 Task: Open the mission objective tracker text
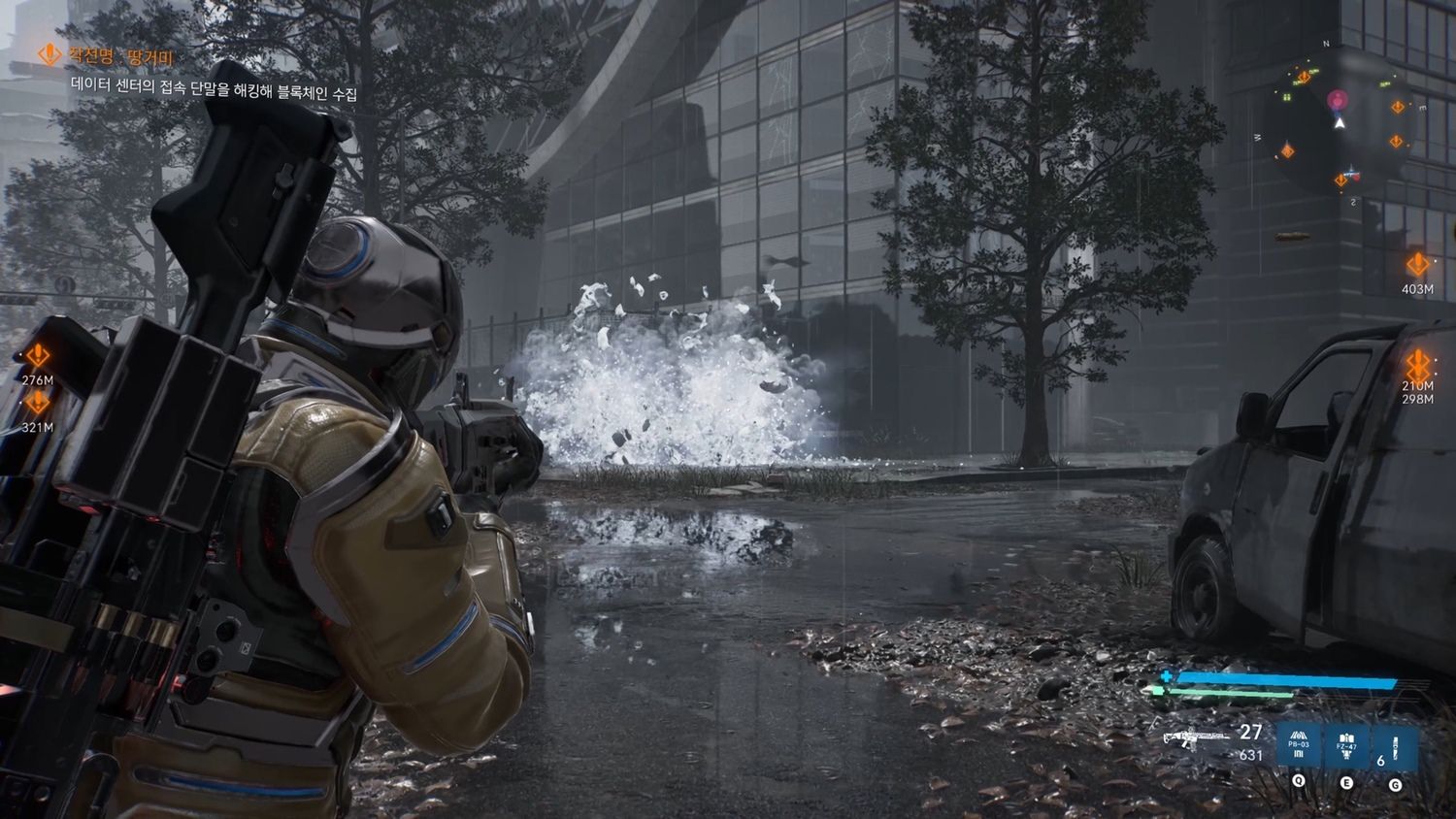tap(214, 94)
